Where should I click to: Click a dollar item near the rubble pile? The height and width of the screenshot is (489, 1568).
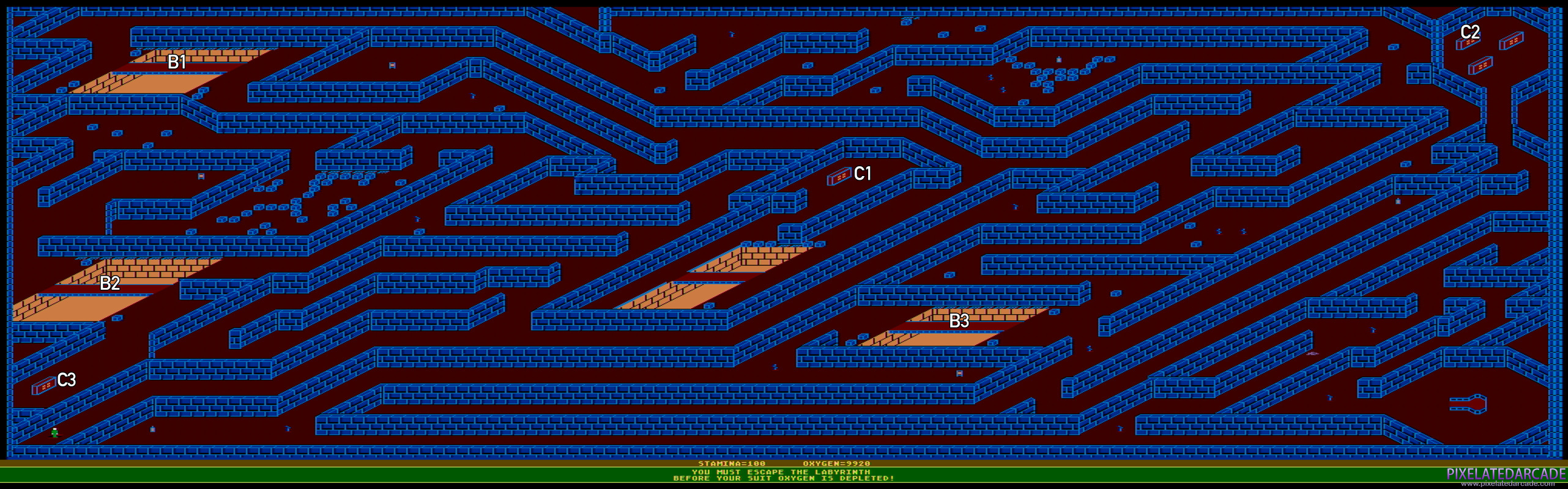990,77
